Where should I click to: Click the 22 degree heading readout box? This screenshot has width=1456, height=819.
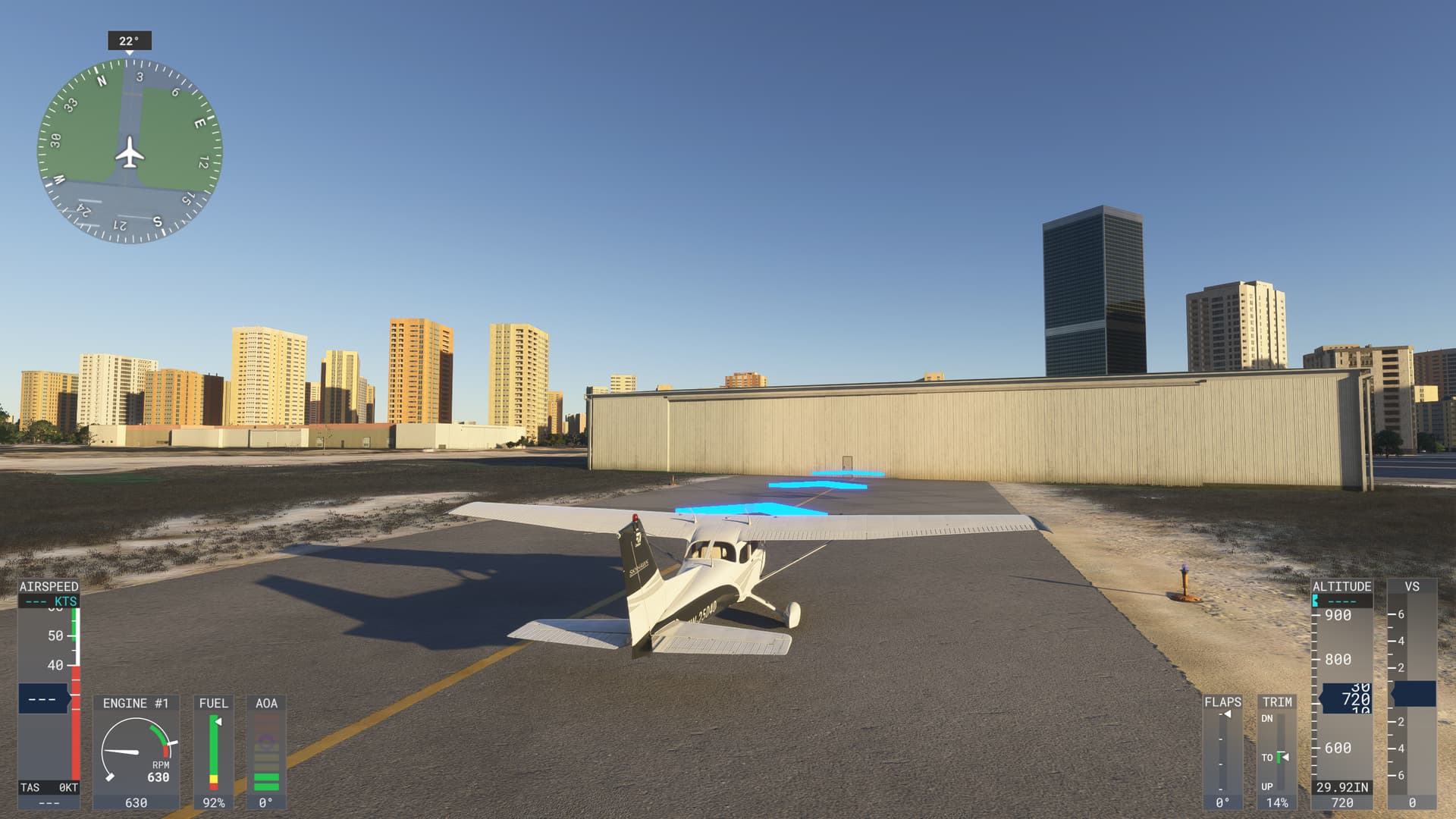pyautogui.click(x=129, y=42)
